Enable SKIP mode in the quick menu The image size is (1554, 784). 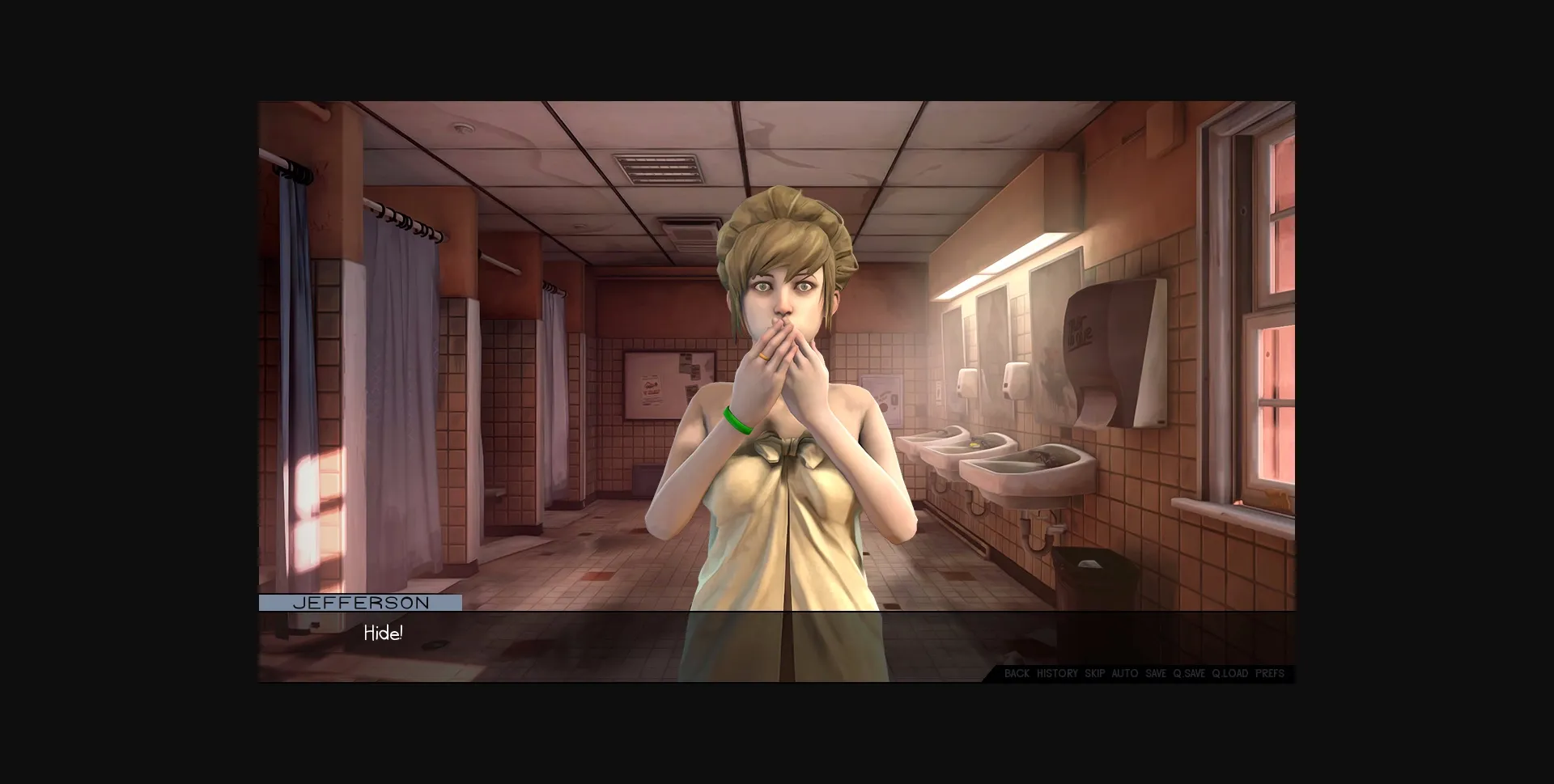[1094, 673]
